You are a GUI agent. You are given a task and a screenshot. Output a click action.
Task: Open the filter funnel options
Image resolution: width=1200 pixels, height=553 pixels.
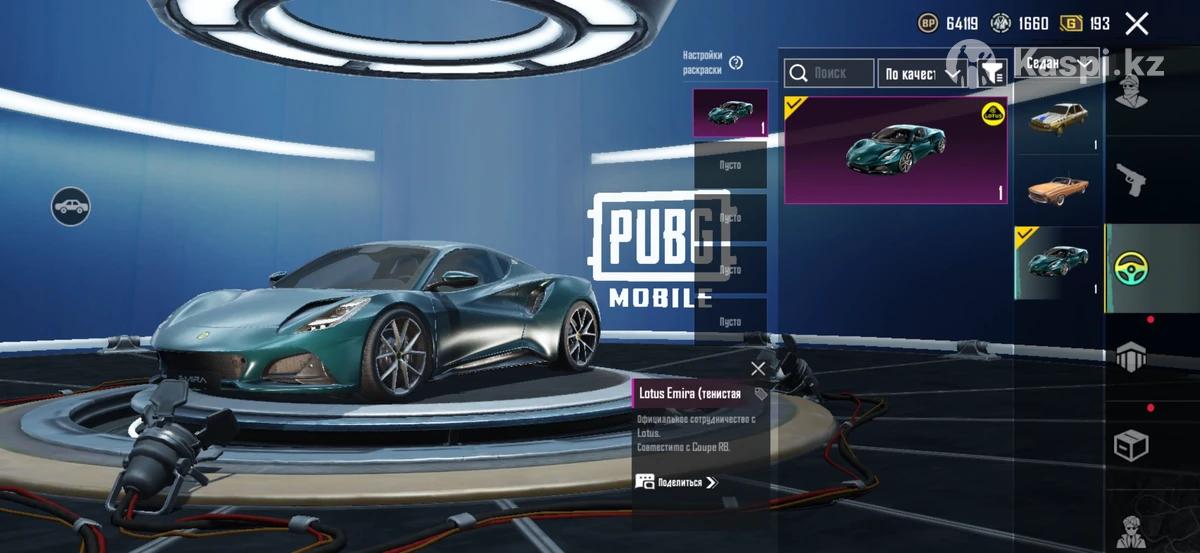(992, 73)
